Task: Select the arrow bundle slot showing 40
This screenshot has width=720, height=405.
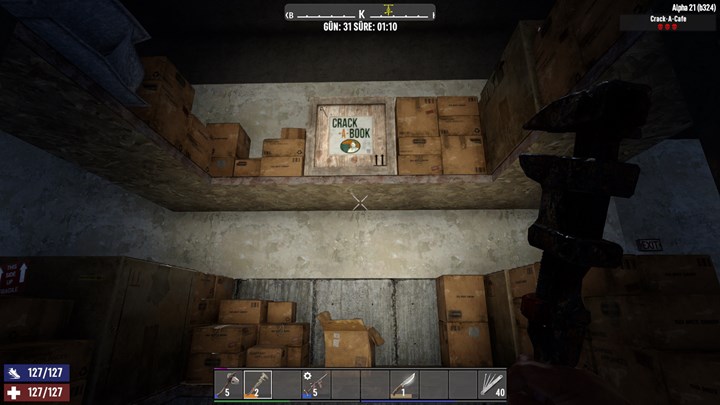Action: tap(492, 385)
